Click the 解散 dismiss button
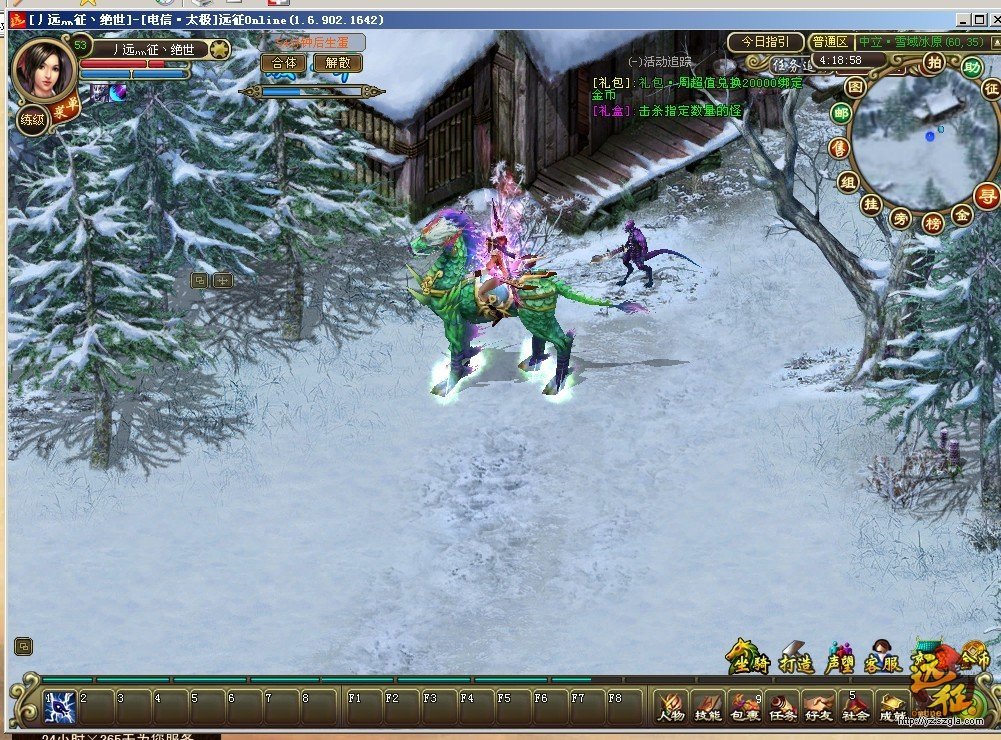Image resolution: width=1001 pixels, height=740 pixels. click(x=337, y=63)
